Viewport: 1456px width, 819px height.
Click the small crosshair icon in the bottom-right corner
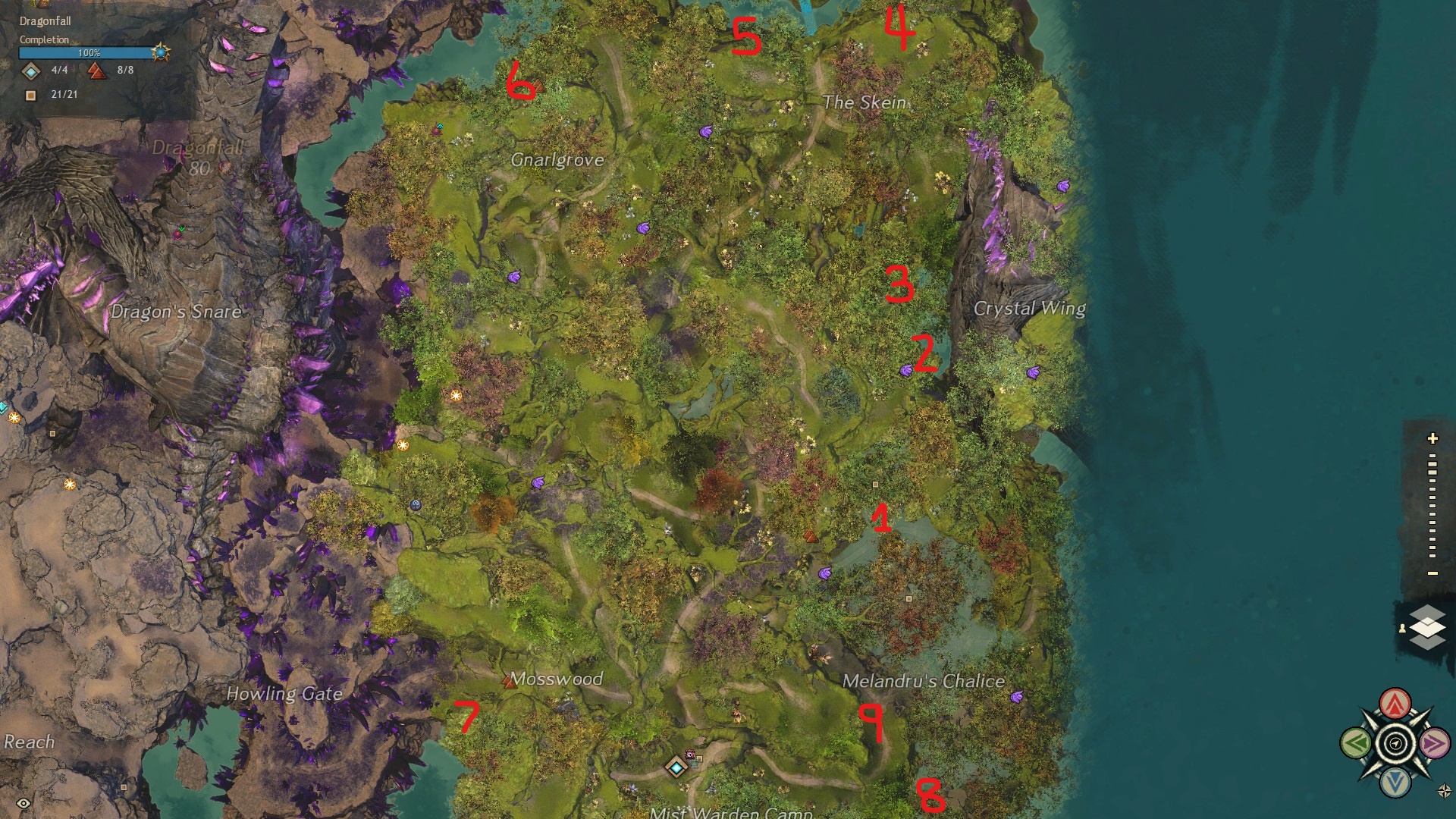[1444, 790]
